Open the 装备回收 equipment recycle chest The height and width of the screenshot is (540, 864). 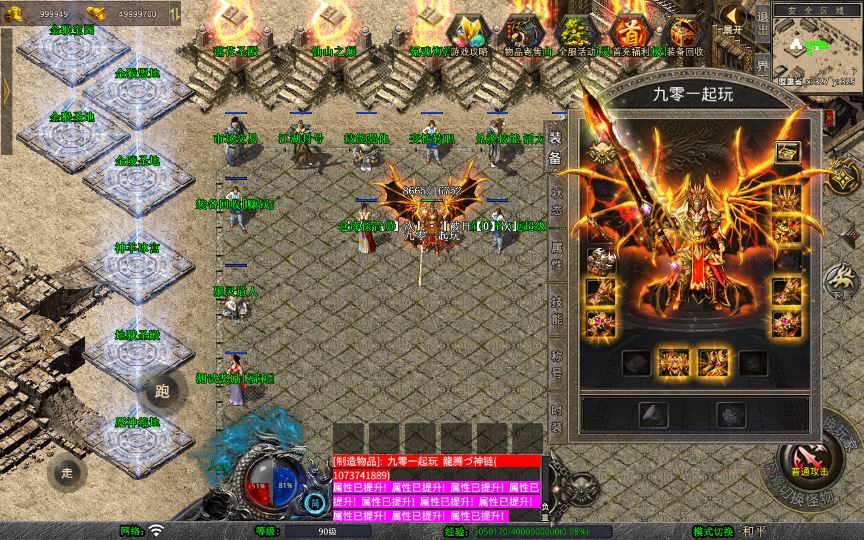pos(684,33)
